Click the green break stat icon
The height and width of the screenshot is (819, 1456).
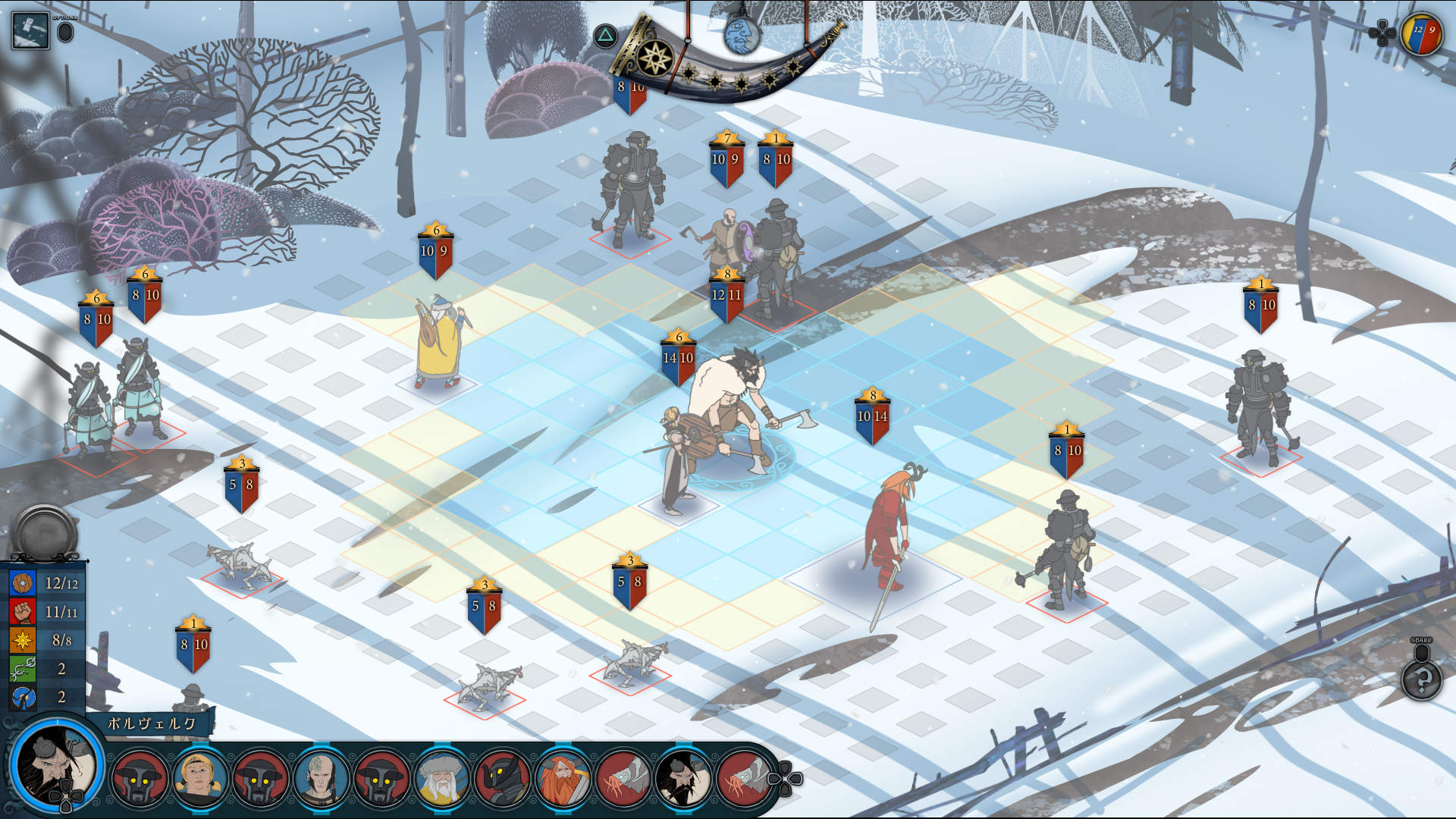pos(23,668)
